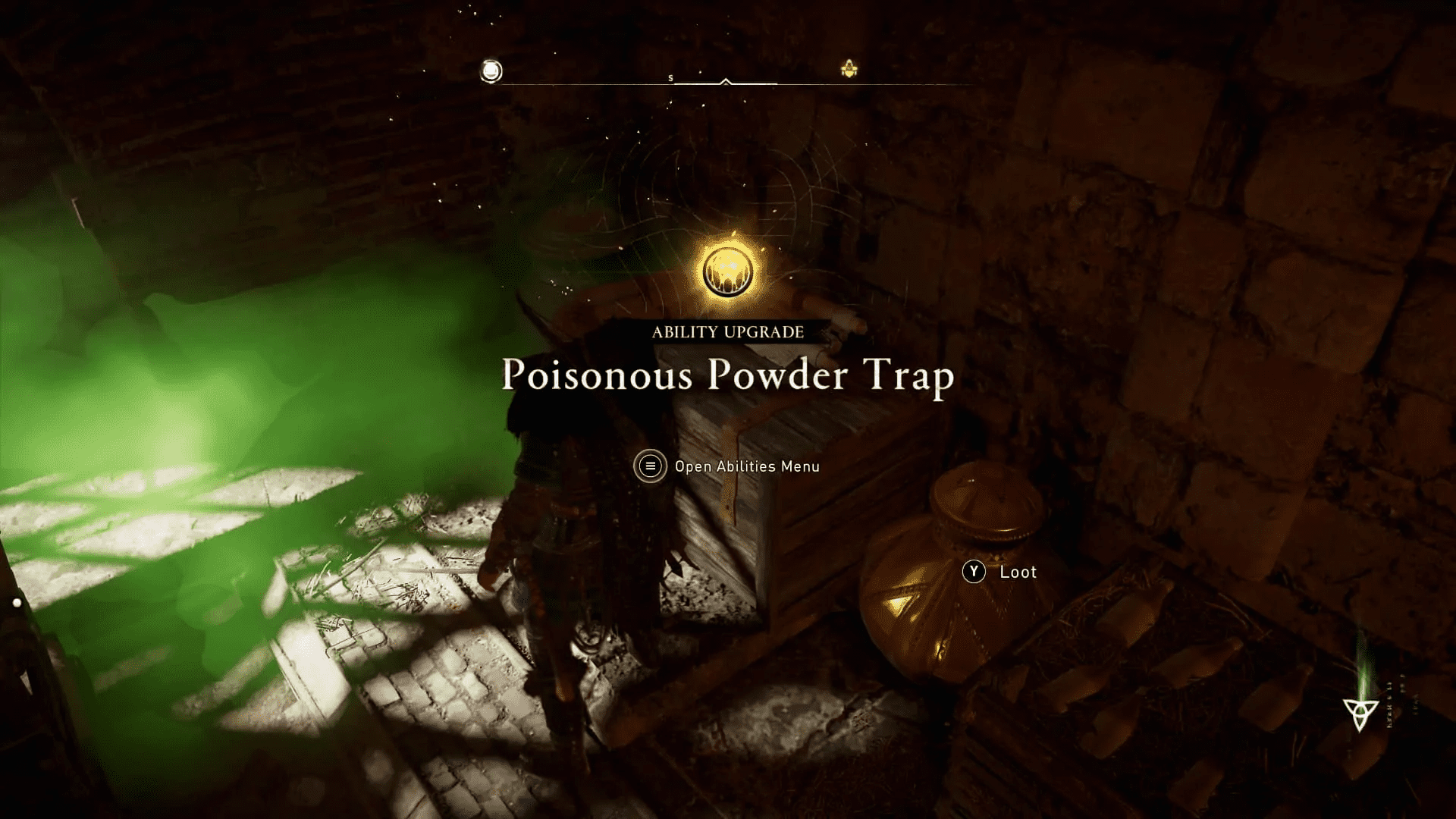Viewport: 1456px width, 819px height.
Task: Click the circular objective icon on compass left
Action: (491, 71)
